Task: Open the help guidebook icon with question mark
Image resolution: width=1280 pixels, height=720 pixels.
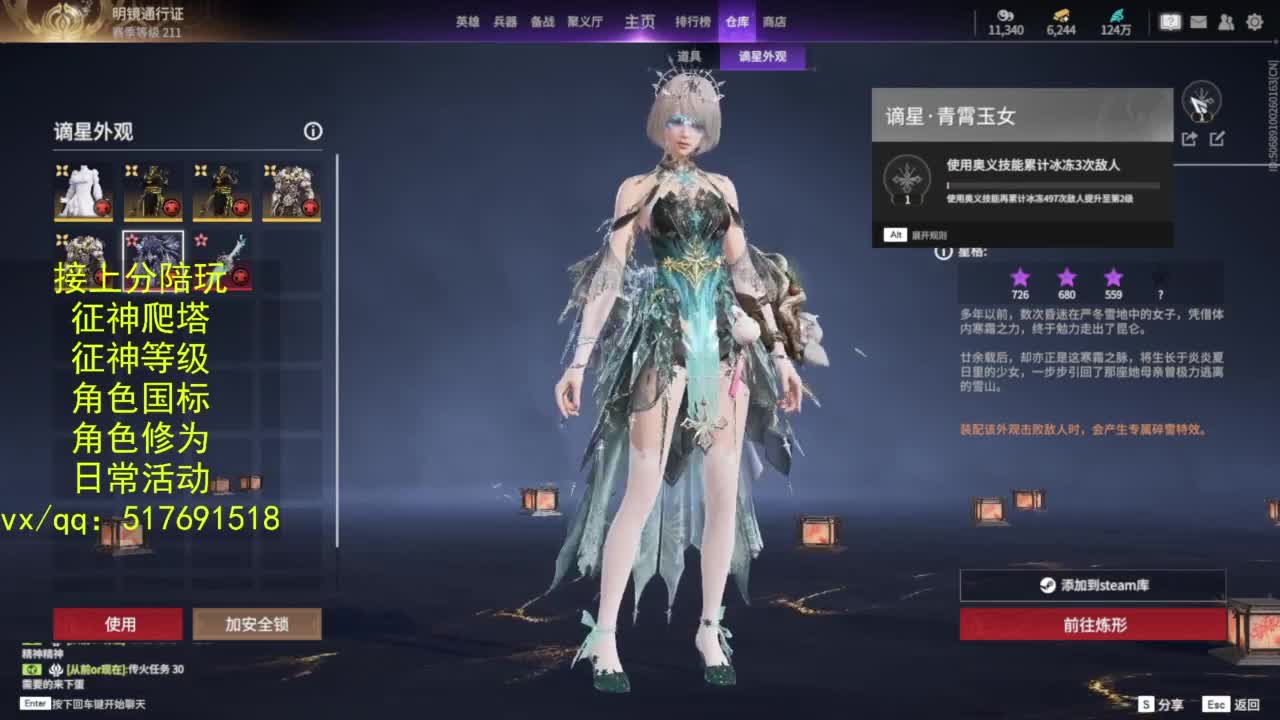Action: (1170, 21)
